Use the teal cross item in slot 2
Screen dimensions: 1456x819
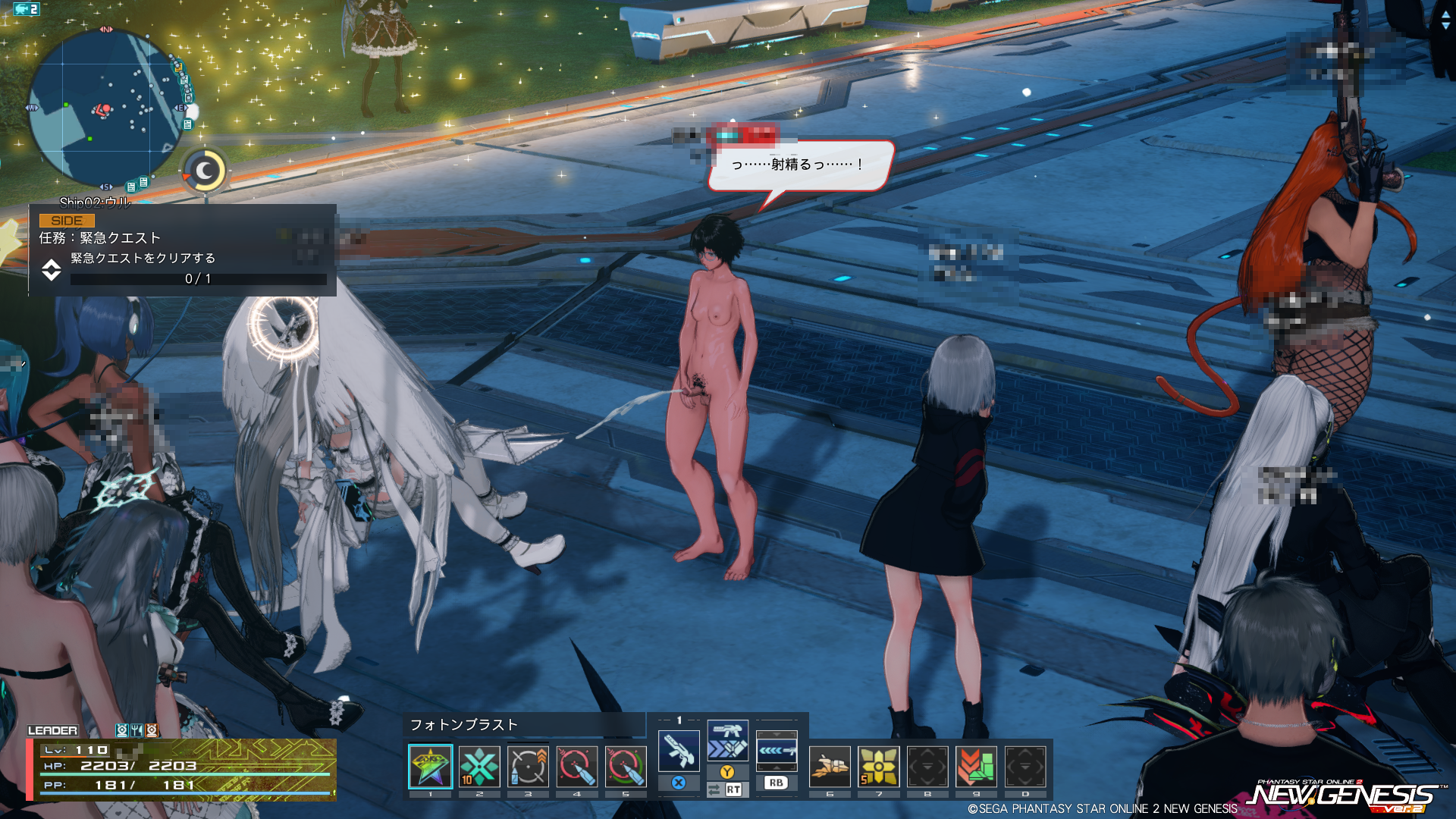click(x=479, y=767)
